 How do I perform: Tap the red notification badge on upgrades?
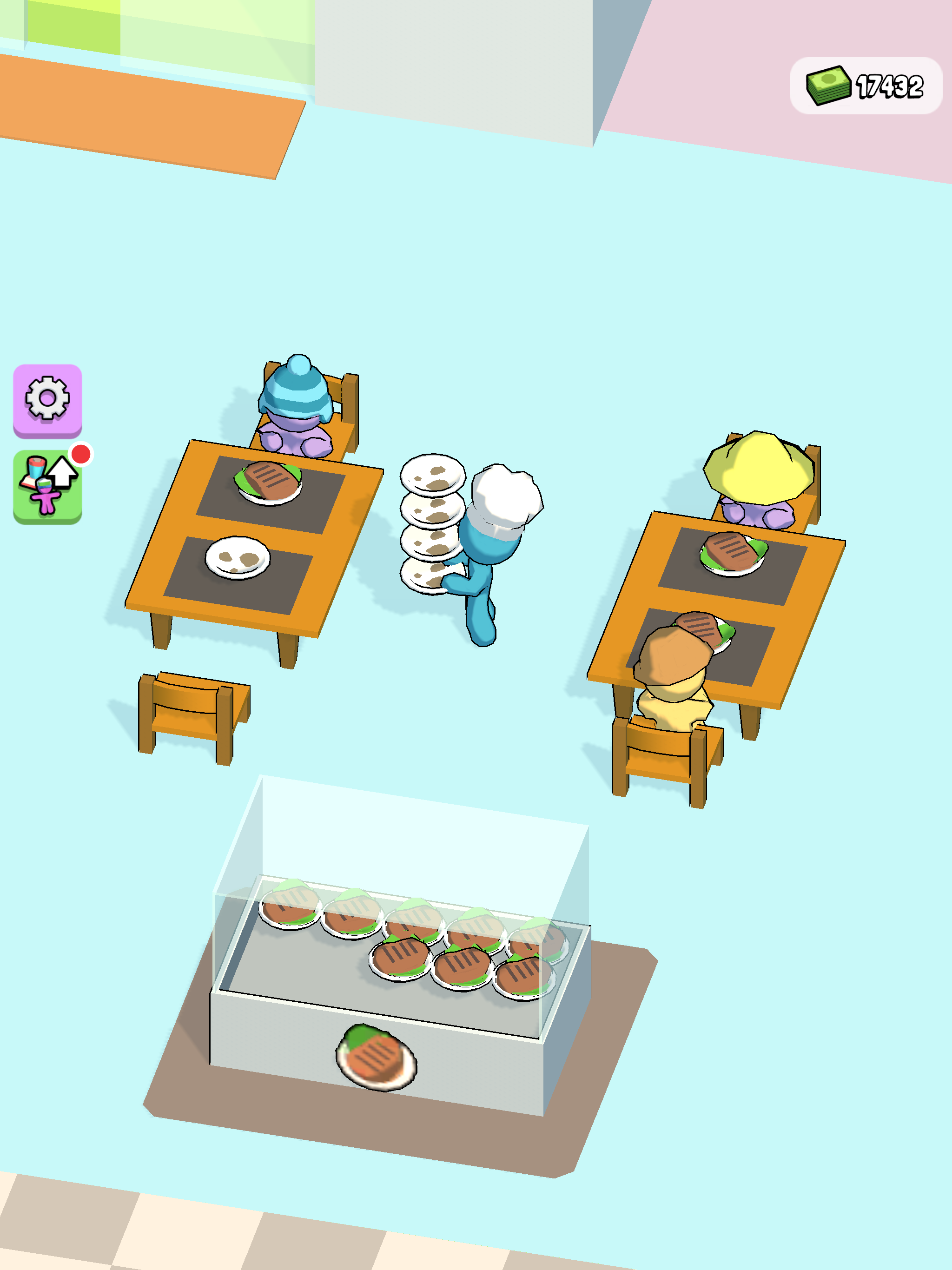click(80, 454)
